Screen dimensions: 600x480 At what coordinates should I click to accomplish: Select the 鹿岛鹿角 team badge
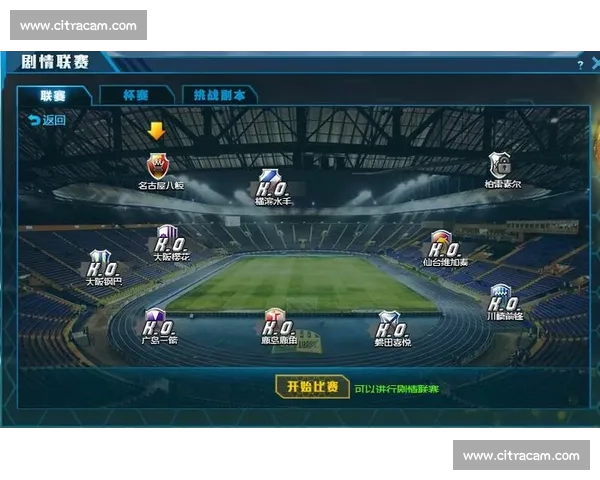(x=275, y=322)
